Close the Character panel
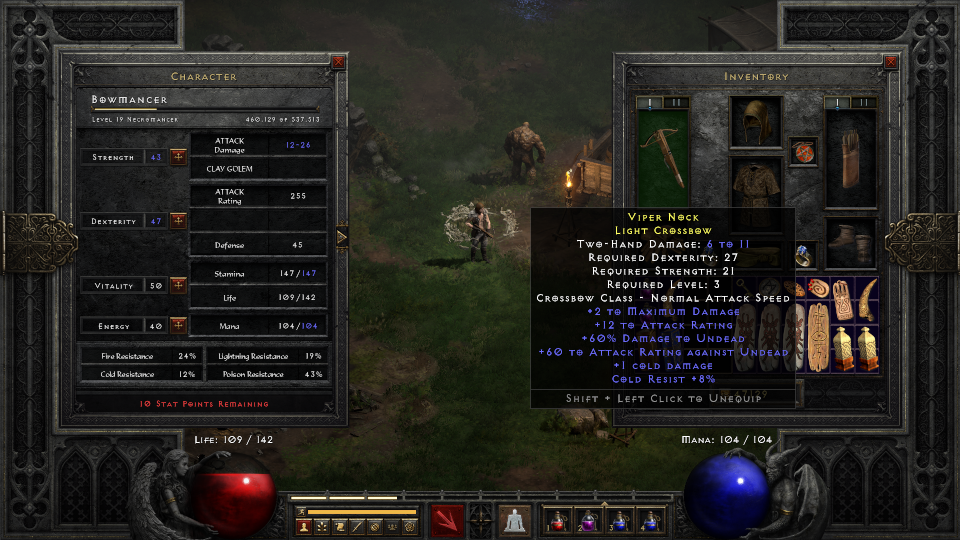This screenshot has height=540, width=960. pos(338,62)
